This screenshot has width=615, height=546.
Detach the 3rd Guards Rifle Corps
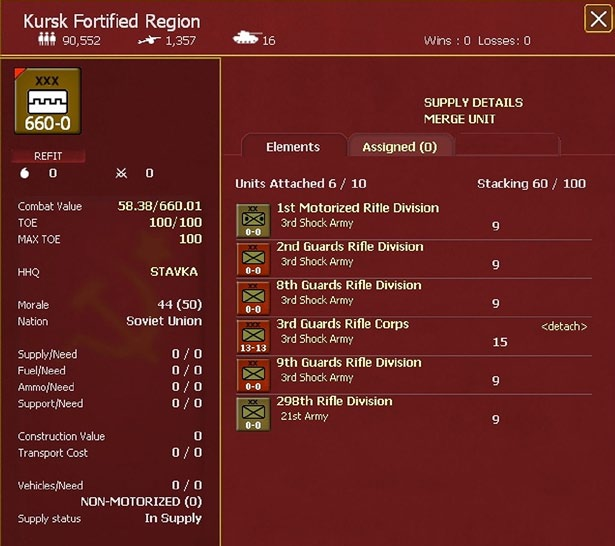pyautogui.click(x=564, y=327)
